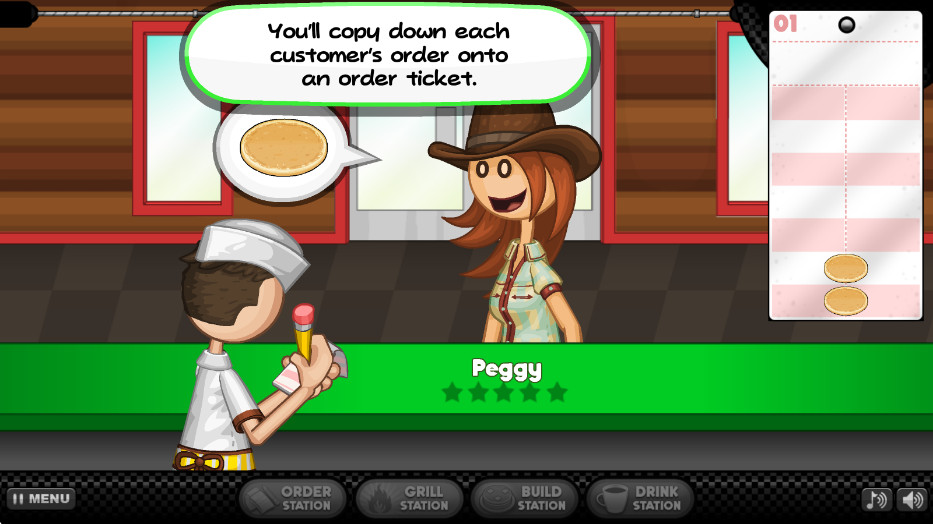Mute sound with the speaker button
Viewport: 933px width, 524px height.
(912, 499)
